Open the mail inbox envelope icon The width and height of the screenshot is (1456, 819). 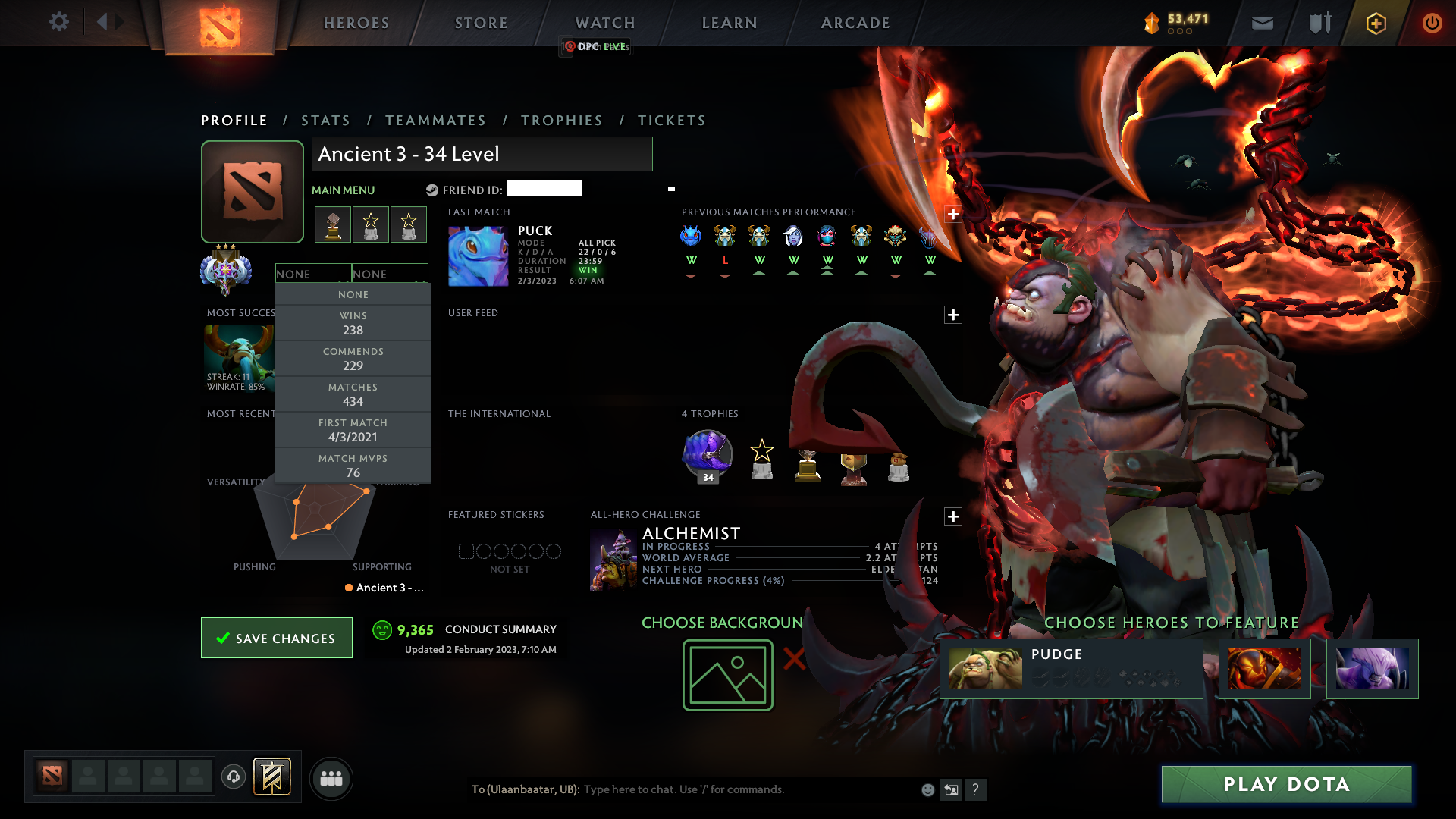[1262, 23]
